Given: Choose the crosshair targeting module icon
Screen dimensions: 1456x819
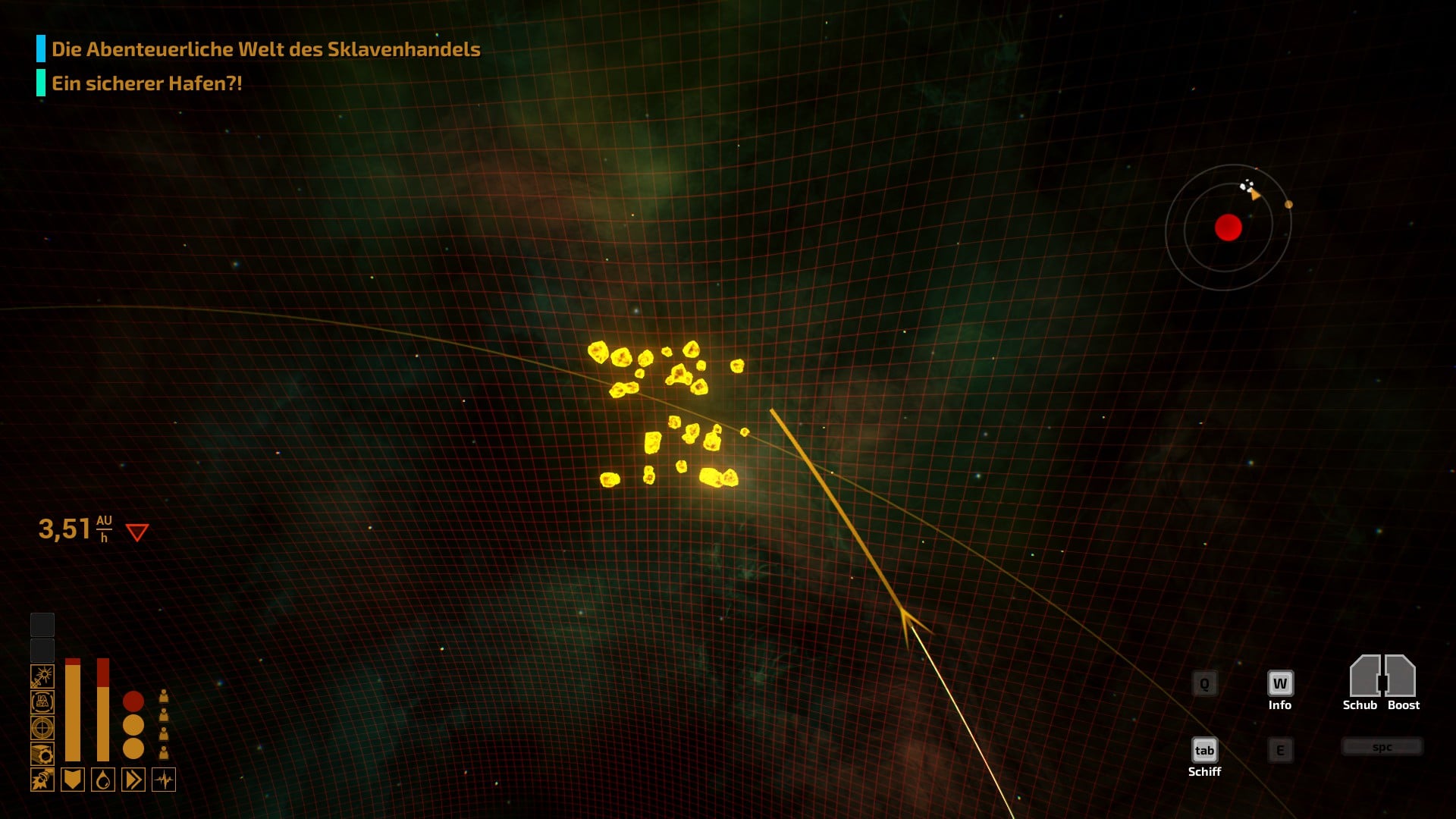Looking at the screenshot, I should pyautogui.click(x=42, y=728).
